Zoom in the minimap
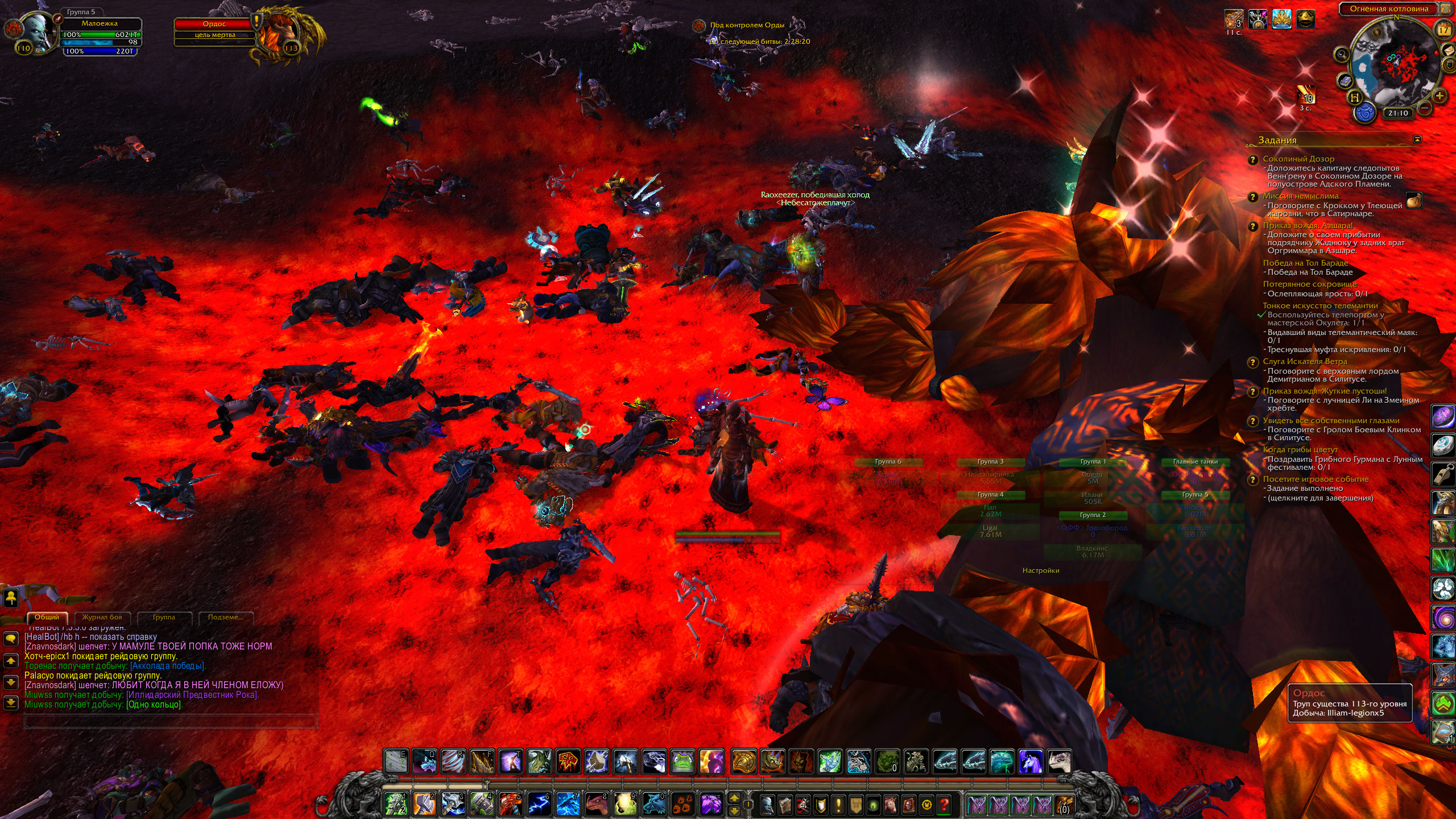 pos(1440,96)
